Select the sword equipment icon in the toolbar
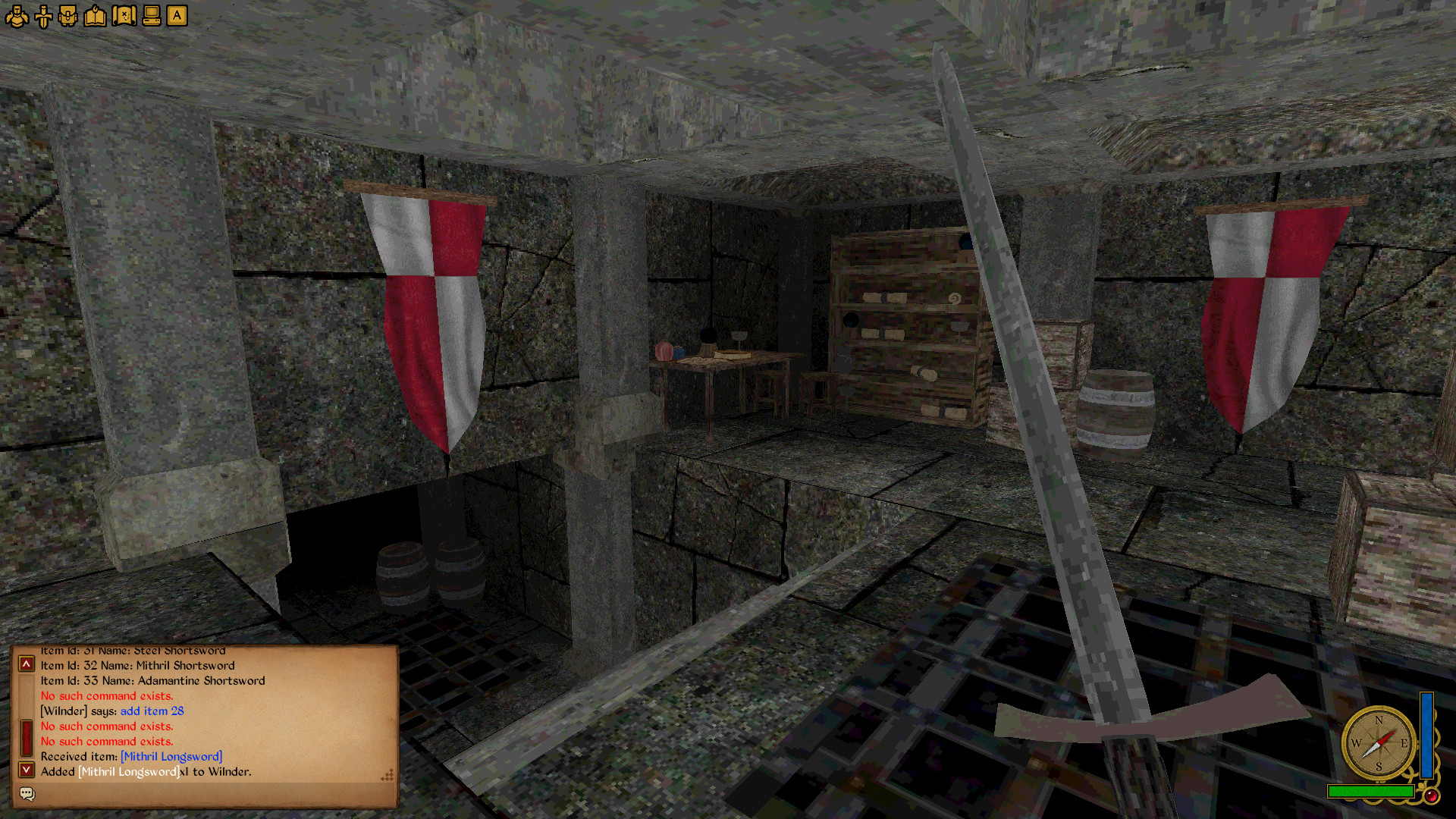 click(43, 16)
